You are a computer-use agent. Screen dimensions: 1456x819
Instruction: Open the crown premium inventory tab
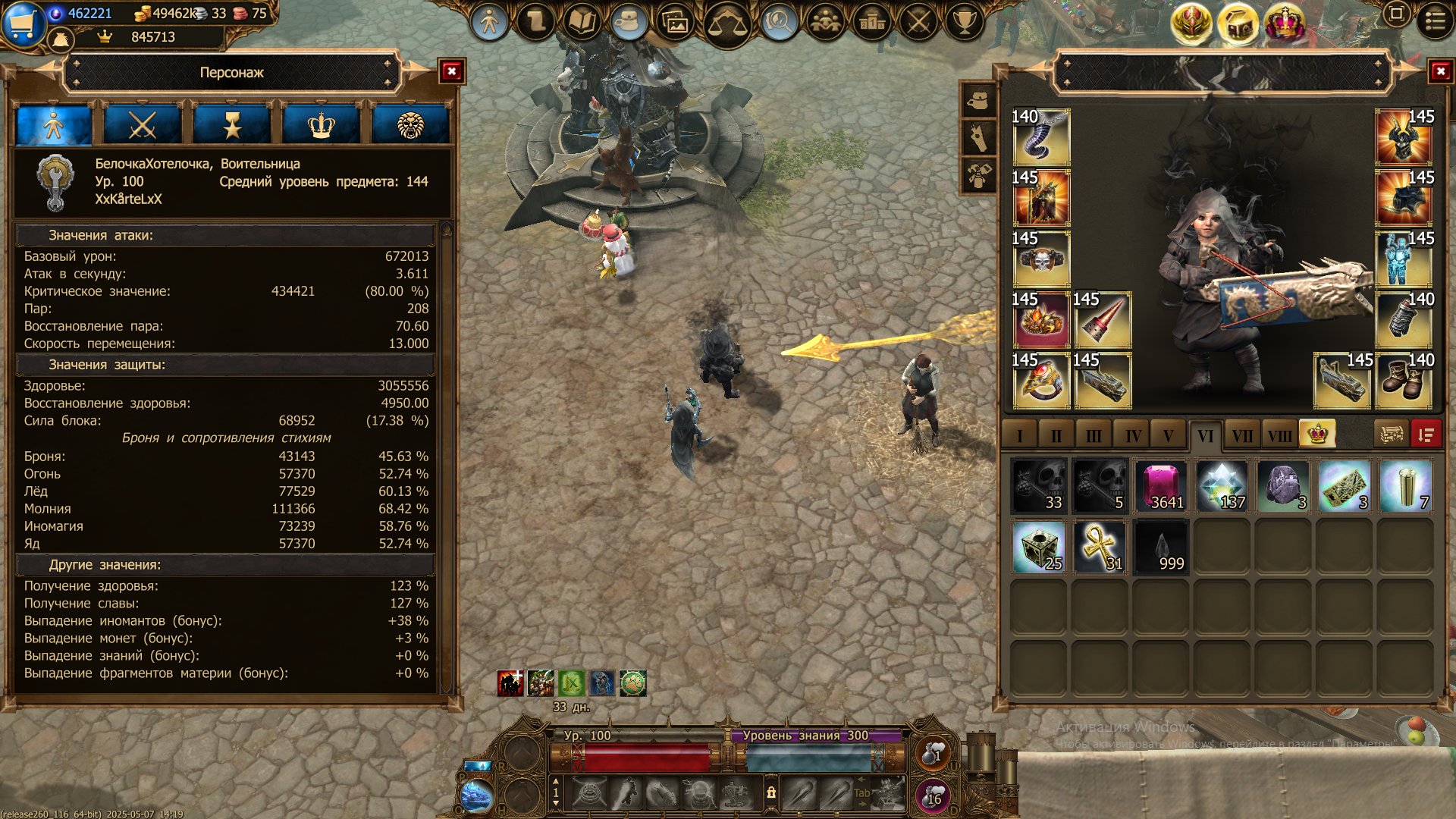click(1317, 434)
